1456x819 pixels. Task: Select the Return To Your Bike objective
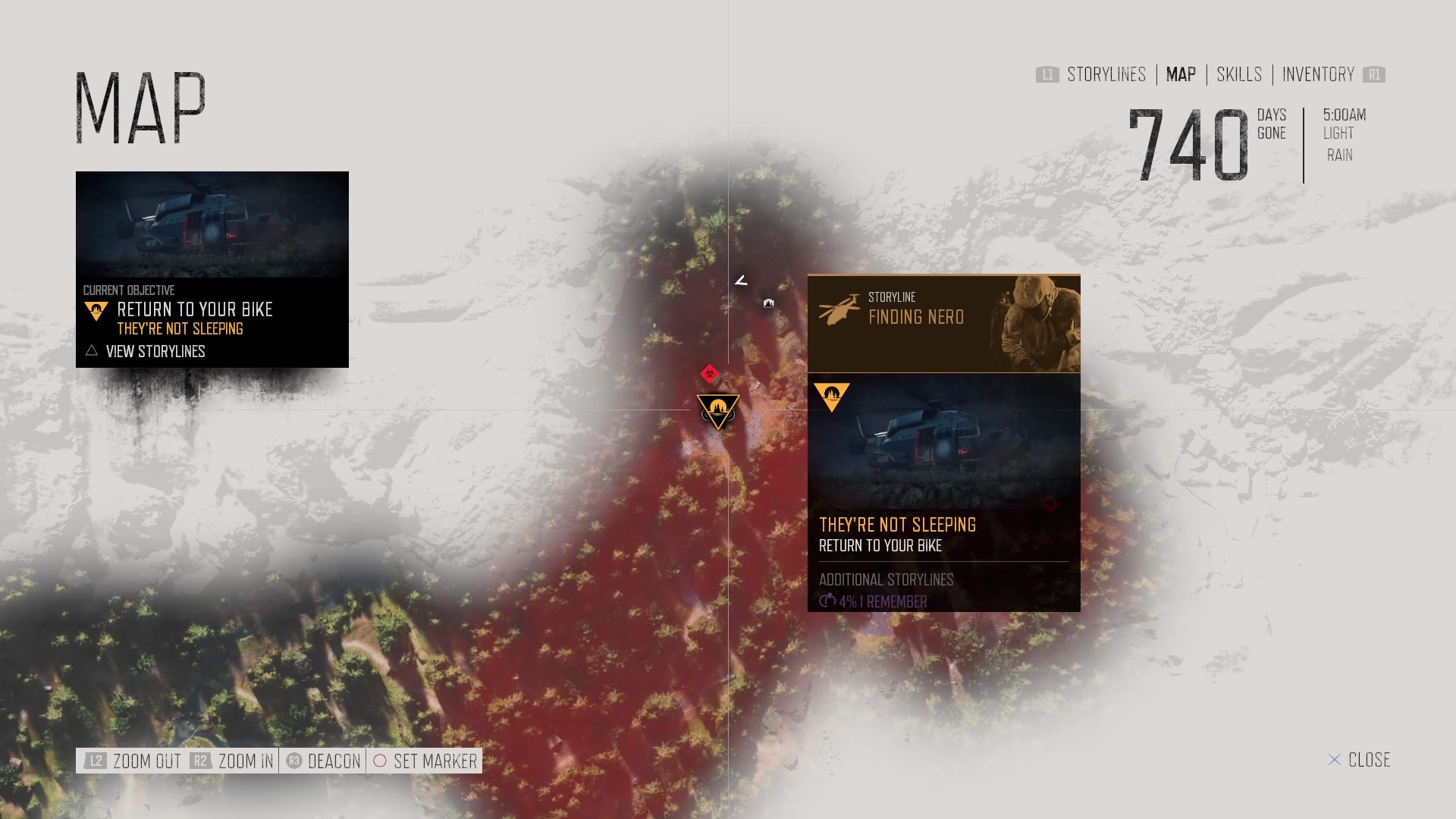[x=194, y=310]
